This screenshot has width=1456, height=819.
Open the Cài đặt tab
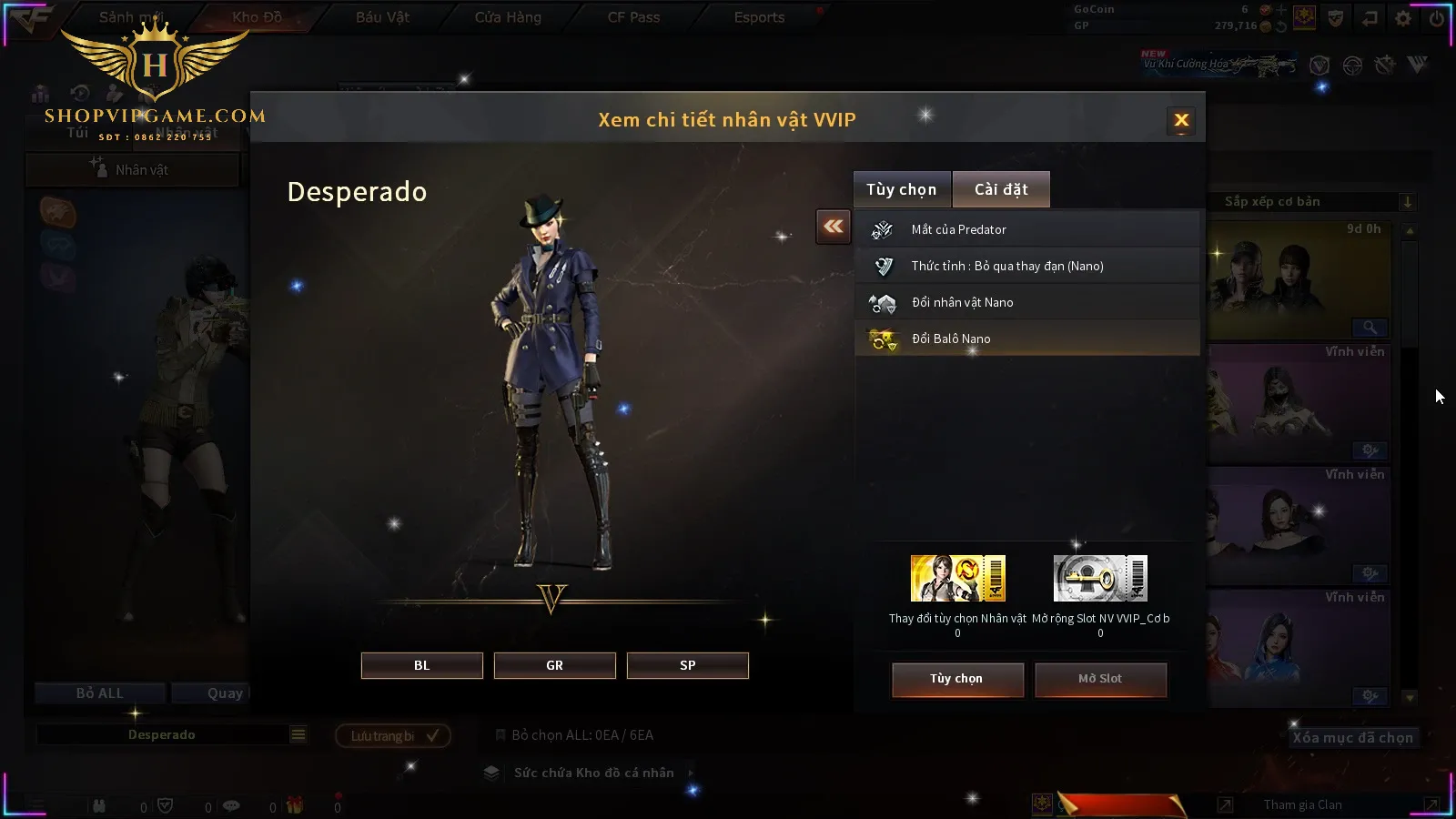tap(1001, 189)
